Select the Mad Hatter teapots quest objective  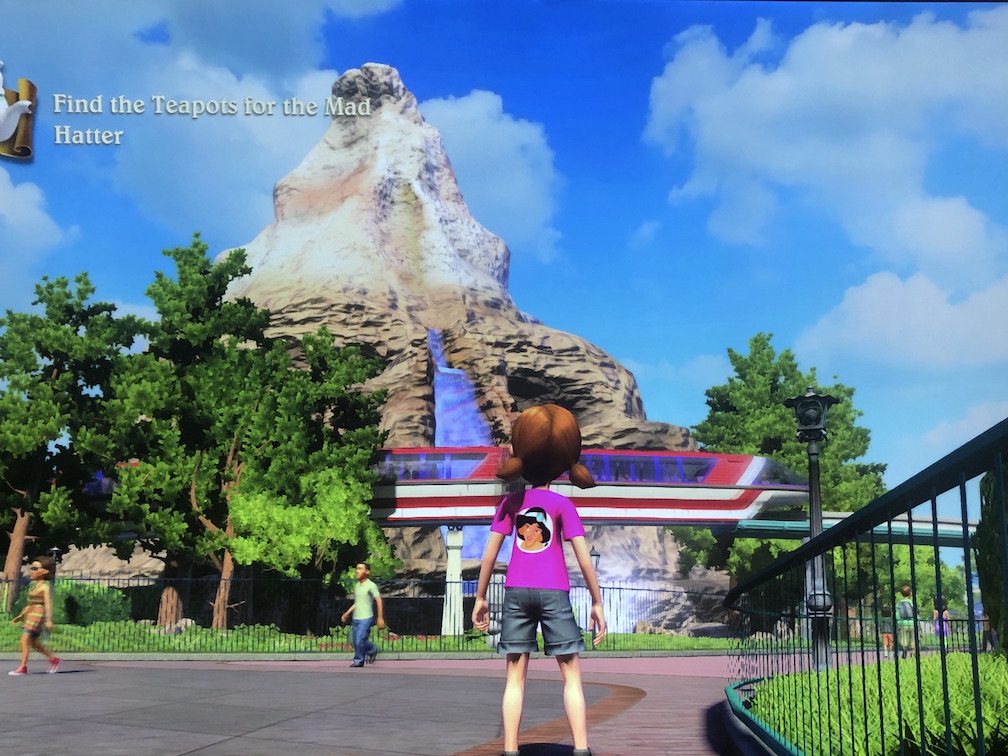tap(211, 119)
